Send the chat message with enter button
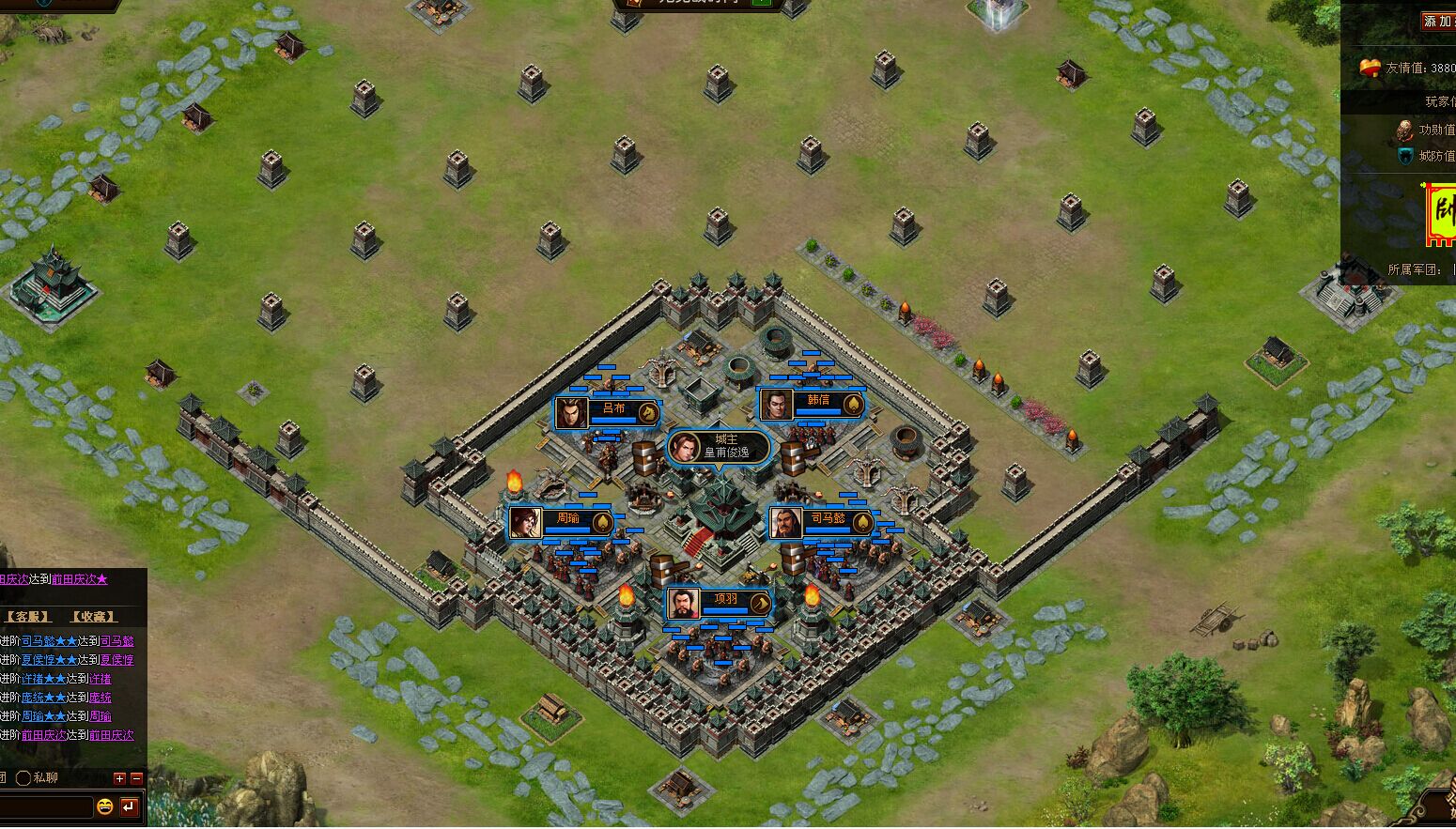 [x=129, y=806]
